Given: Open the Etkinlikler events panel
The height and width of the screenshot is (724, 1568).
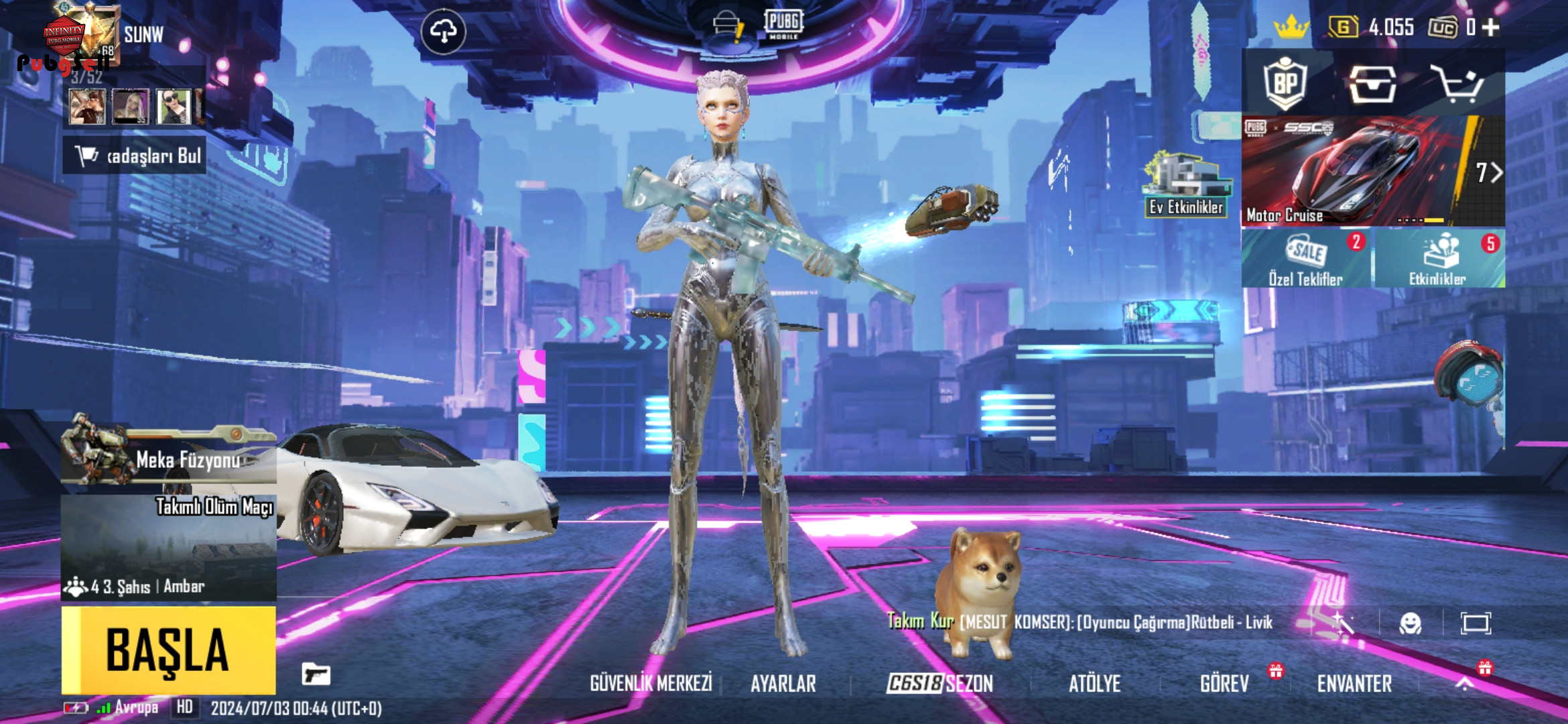Looking at the screenshot, I should coord(1438,259).
